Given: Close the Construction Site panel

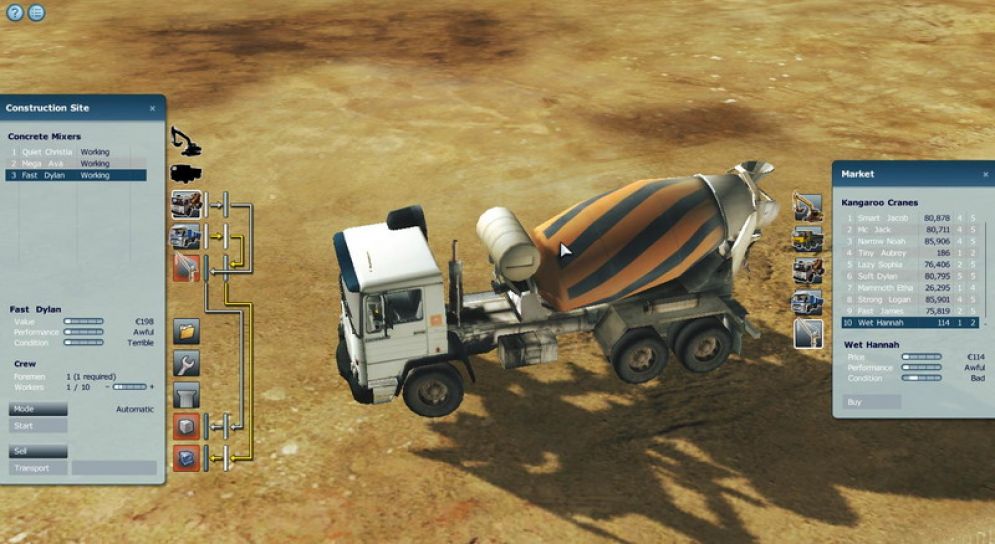Looking at the screenshot, I should (152, 108).
